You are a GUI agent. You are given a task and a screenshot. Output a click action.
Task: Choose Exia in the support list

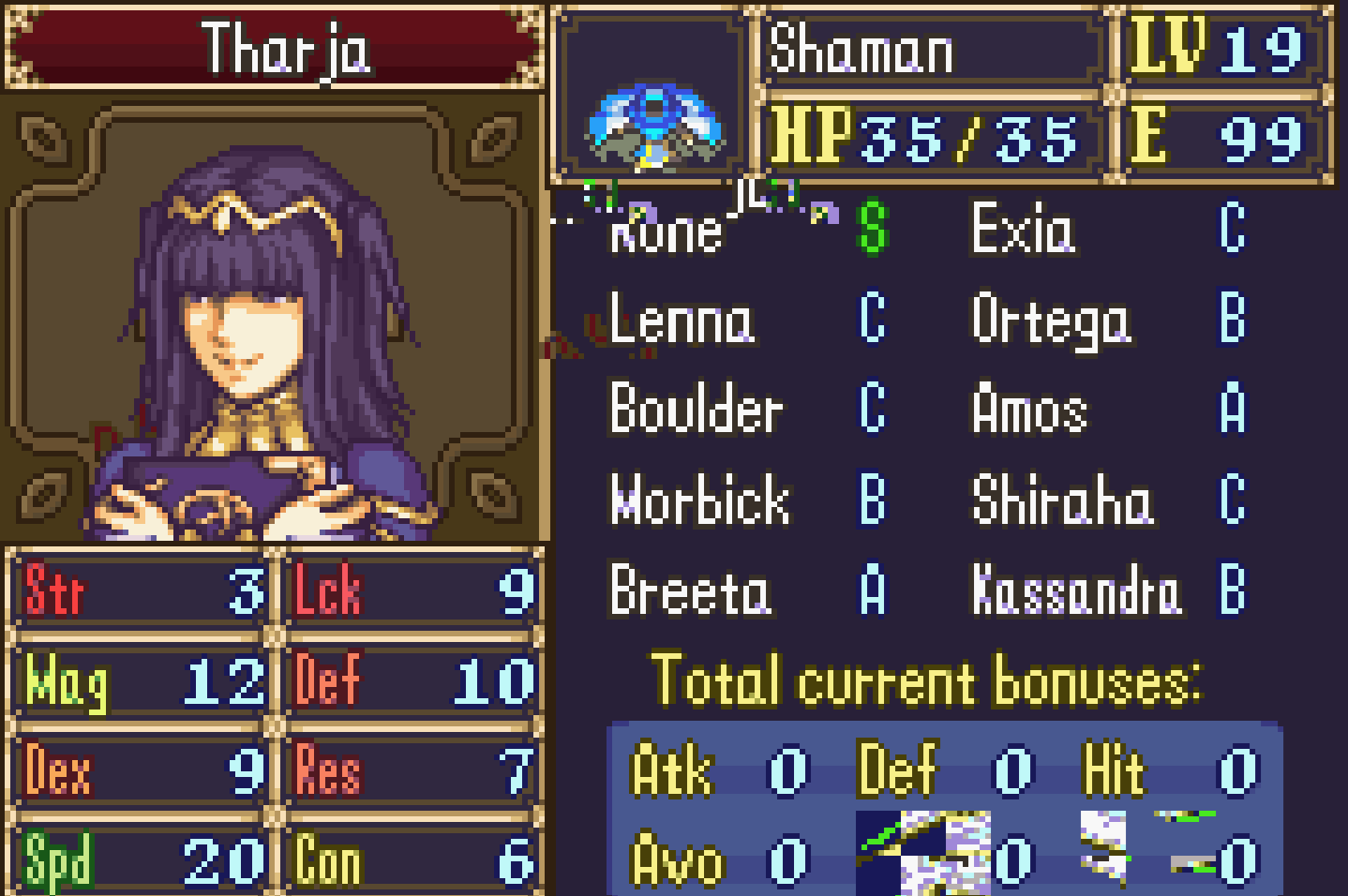[1022, 229]
